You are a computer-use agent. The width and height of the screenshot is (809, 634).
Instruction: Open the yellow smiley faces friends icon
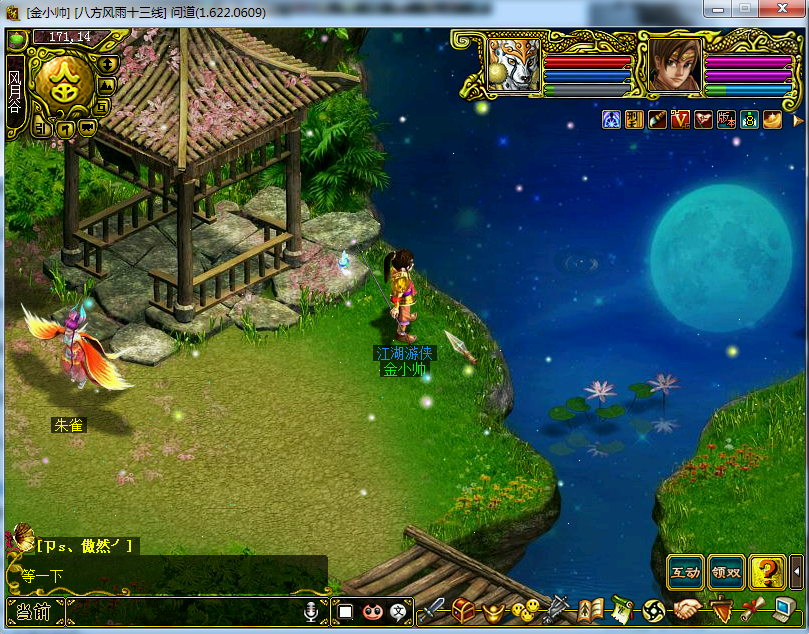pyautogui.click(x=523, y=609)
